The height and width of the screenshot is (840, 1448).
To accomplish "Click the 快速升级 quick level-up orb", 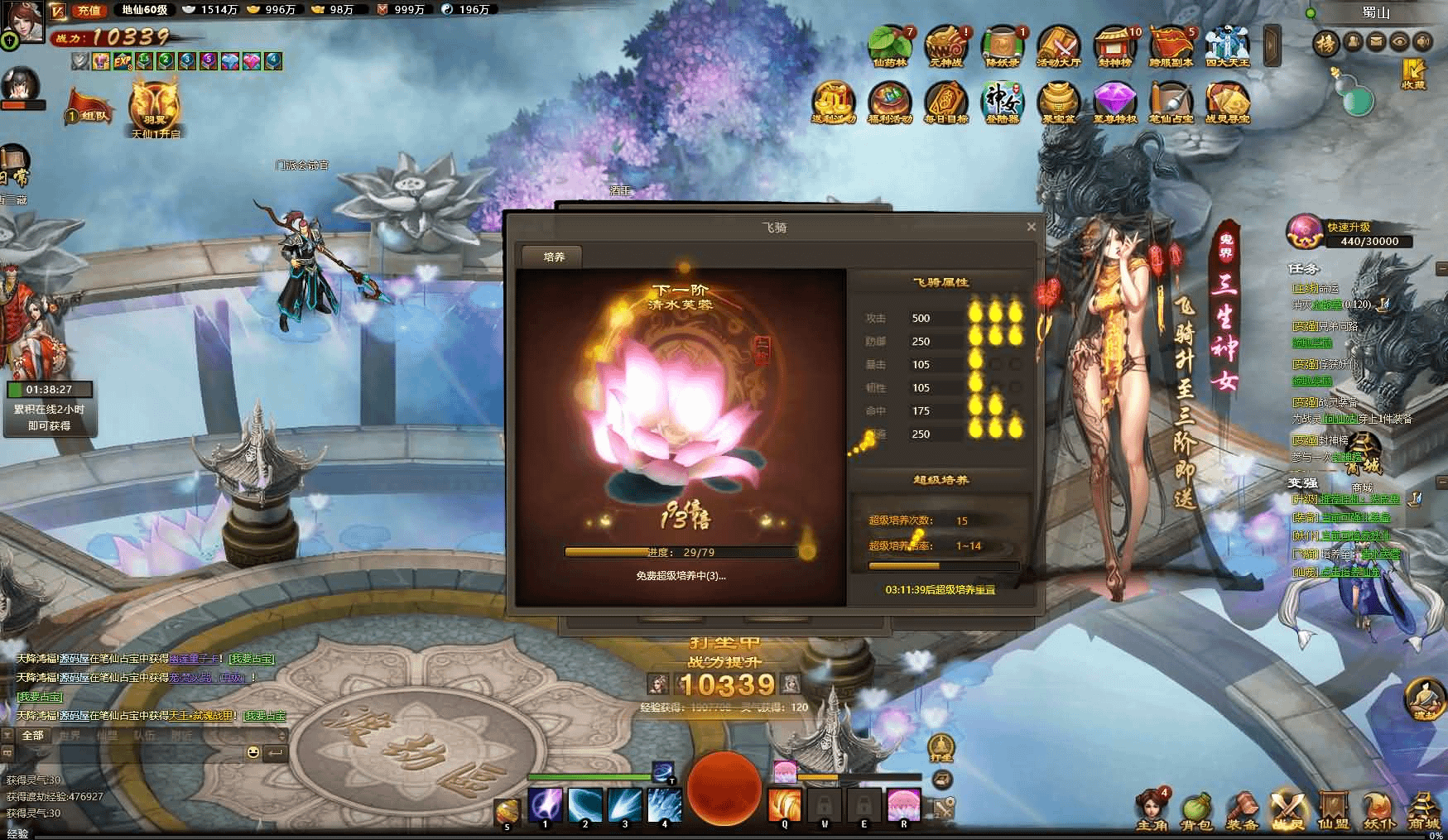I will click(x=1304, y=232).
